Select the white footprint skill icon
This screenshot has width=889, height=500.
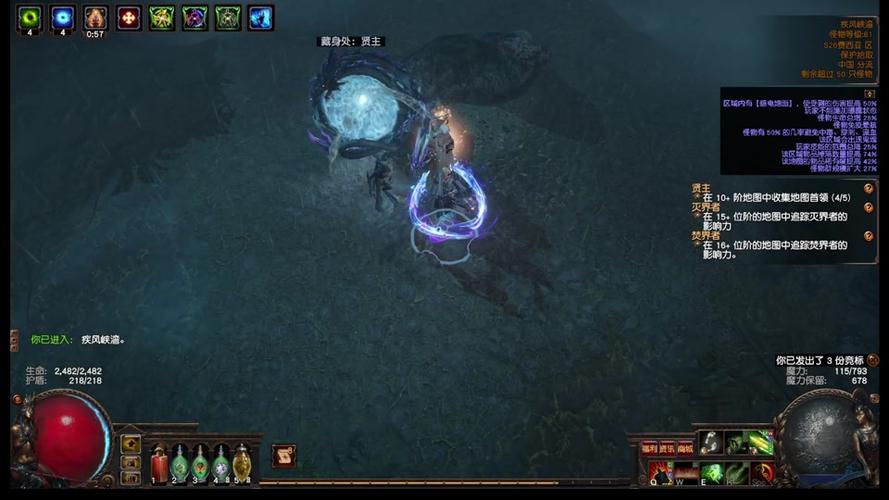pos(710,442)
